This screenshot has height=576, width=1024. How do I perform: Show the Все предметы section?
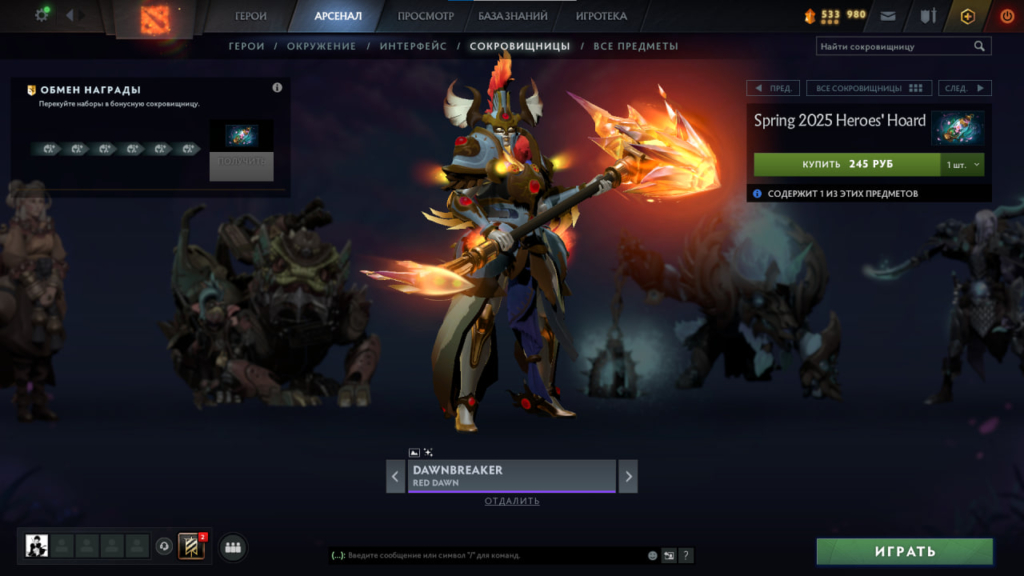(x=636, y=46)
